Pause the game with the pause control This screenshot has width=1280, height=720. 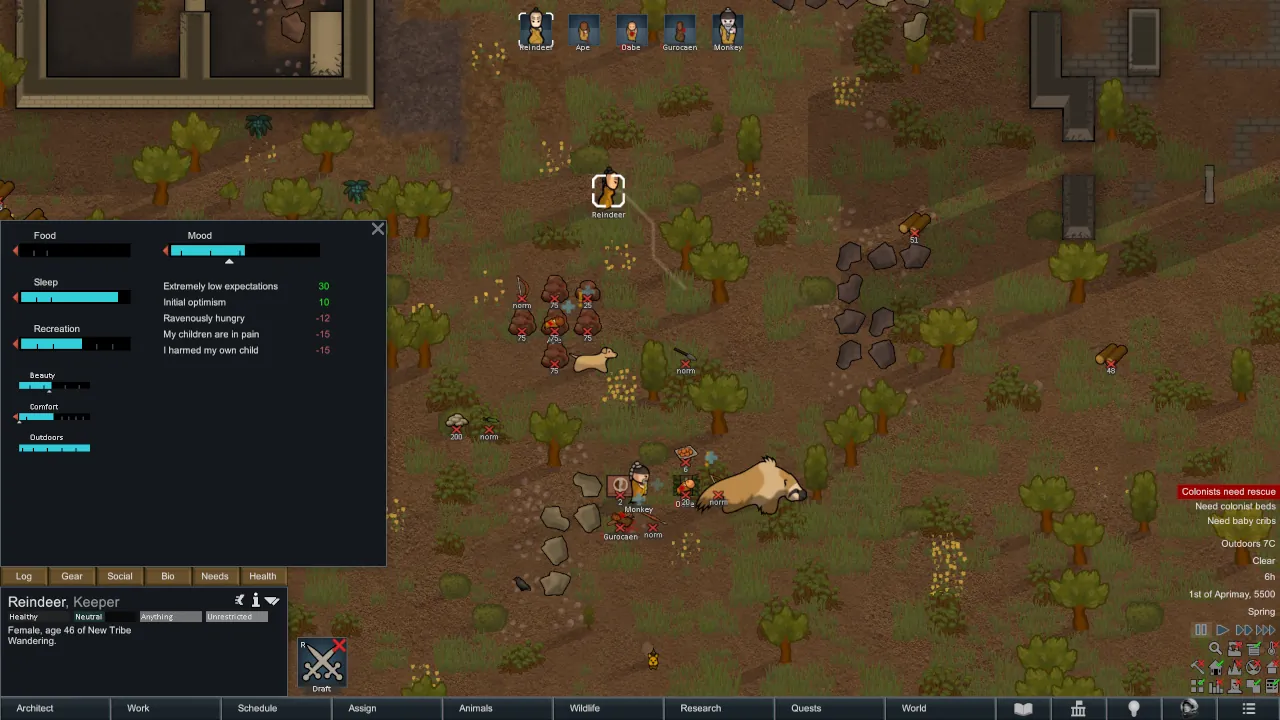[1201, 630]
